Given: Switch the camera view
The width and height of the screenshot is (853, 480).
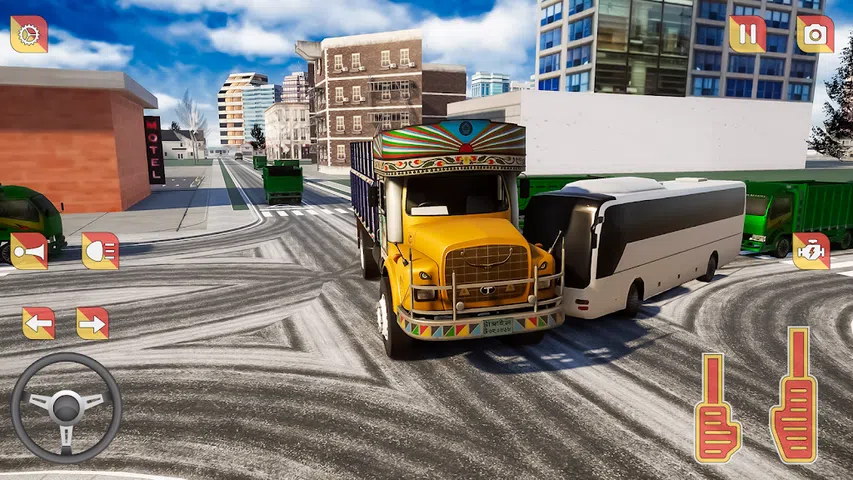Looking at the screenshot, I should [815, 34].
